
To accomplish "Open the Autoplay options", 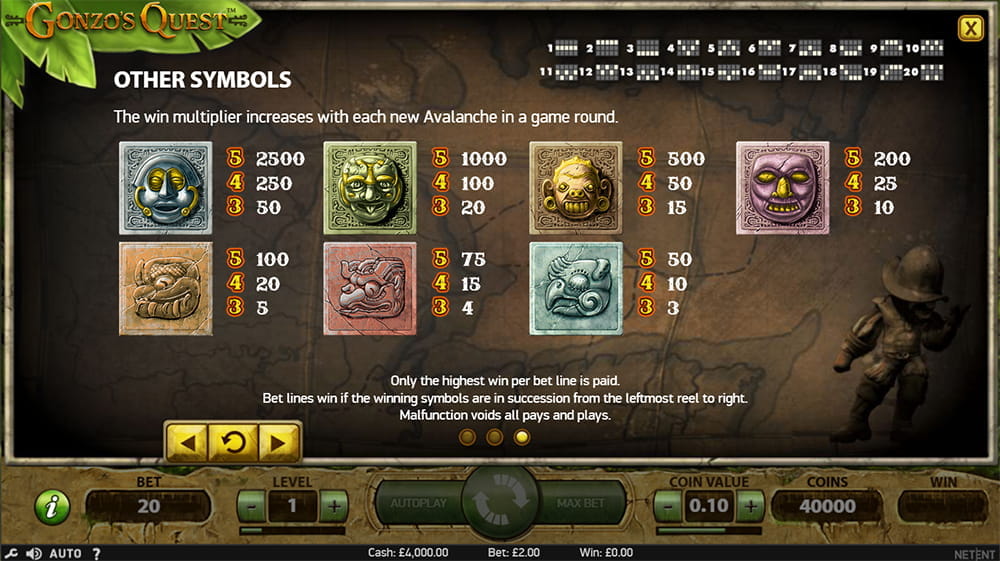I will tap(418, 502).
